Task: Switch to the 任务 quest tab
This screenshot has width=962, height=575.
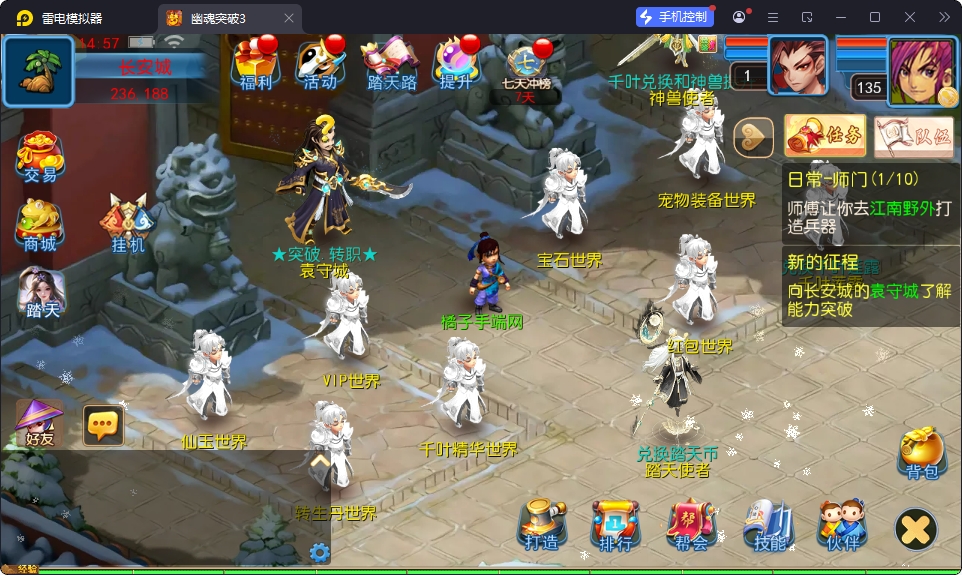Action: pos(825,136)
